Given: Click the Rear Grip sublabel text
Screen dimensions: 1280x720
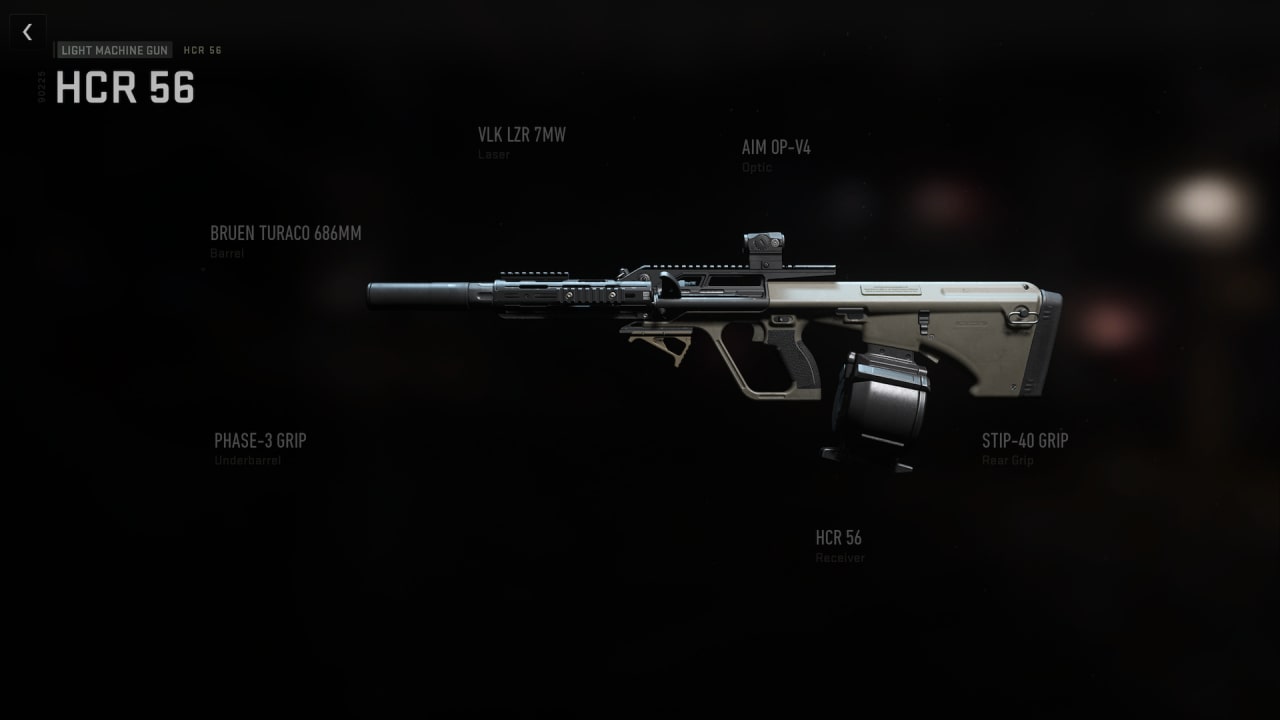Looking at the screenshot, I should pos(1006,460).
